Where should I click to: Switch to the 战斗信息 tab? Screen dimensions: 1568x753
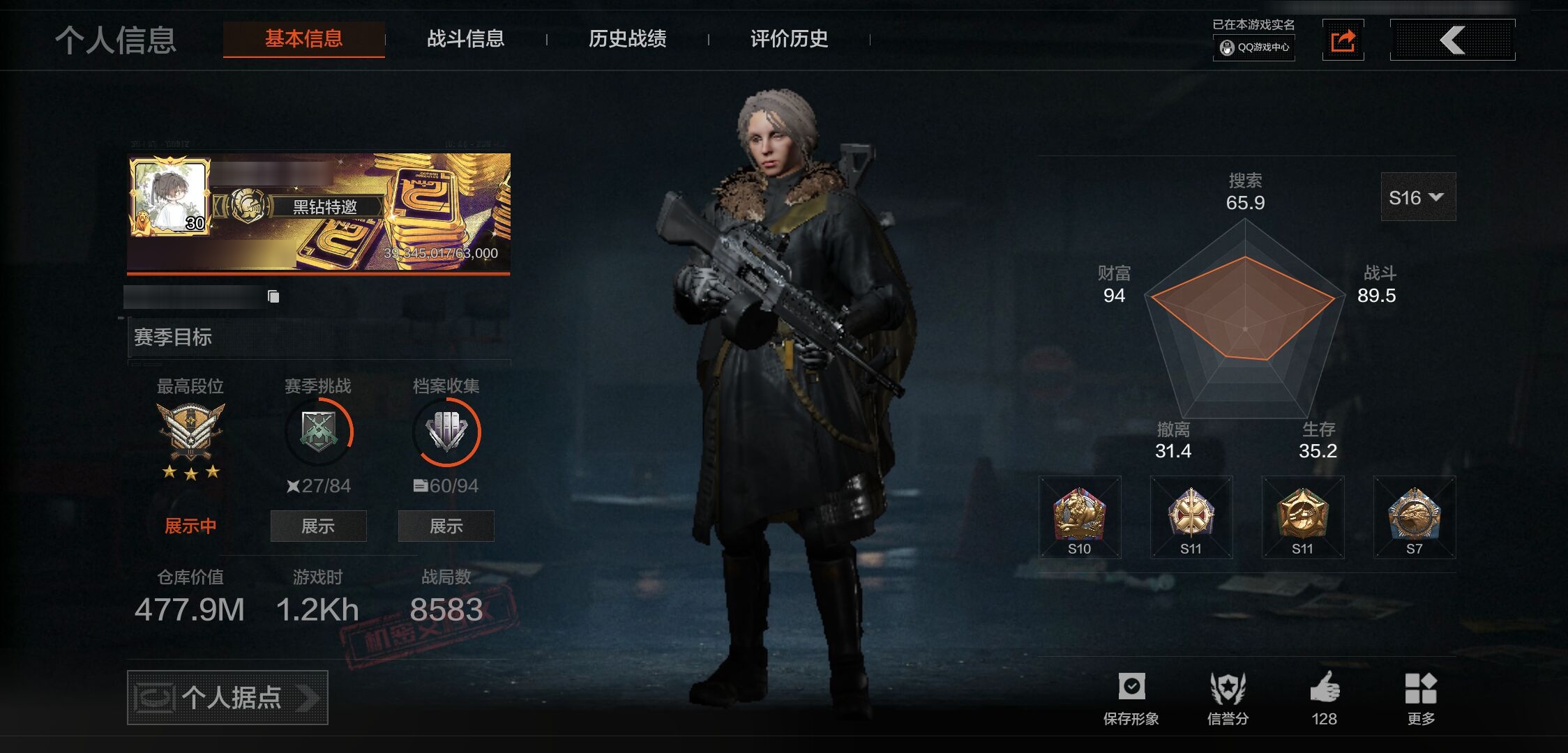(465, 39)
